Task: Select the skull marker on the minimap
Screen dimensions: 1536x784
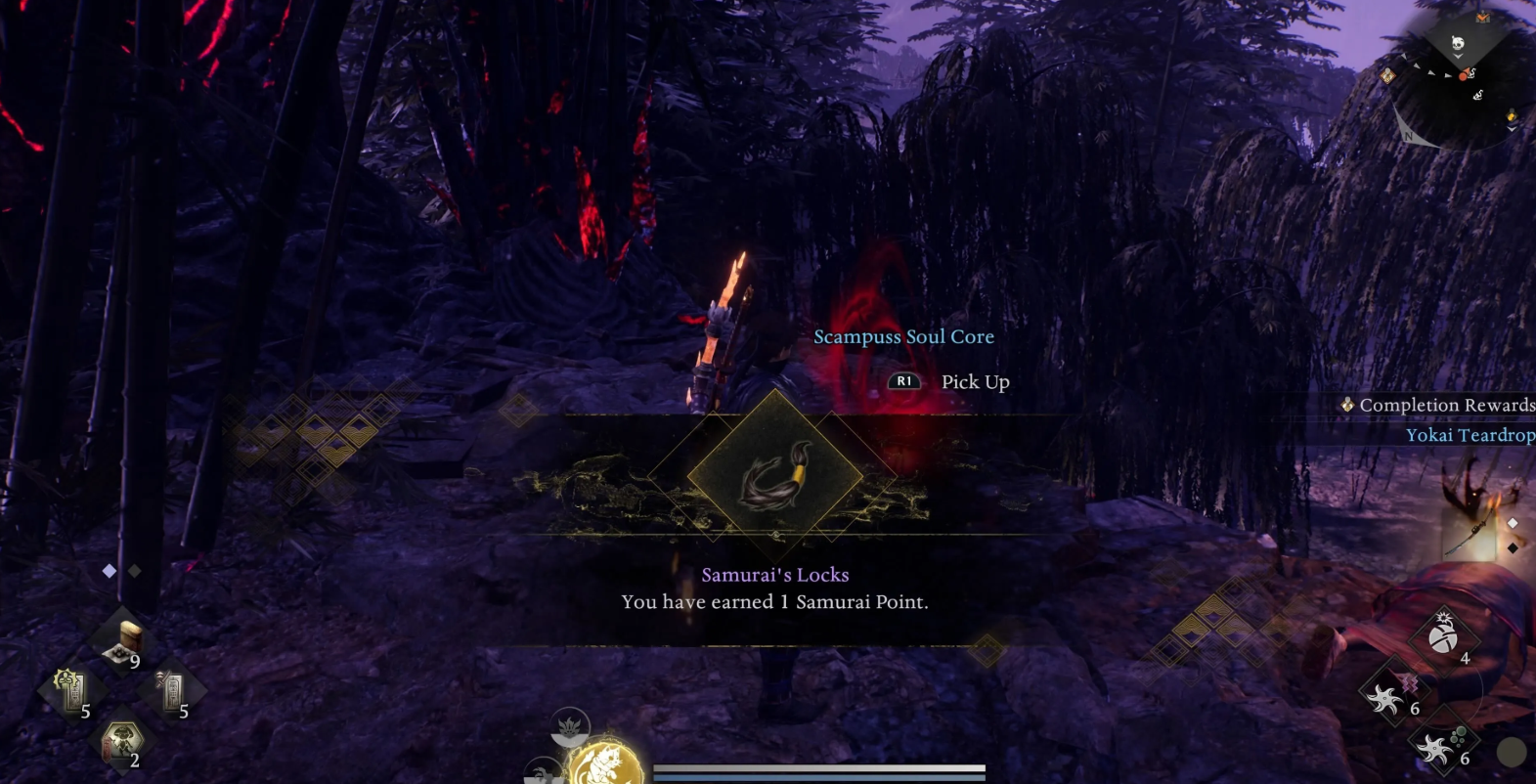Action: [x=1458, y=42]
